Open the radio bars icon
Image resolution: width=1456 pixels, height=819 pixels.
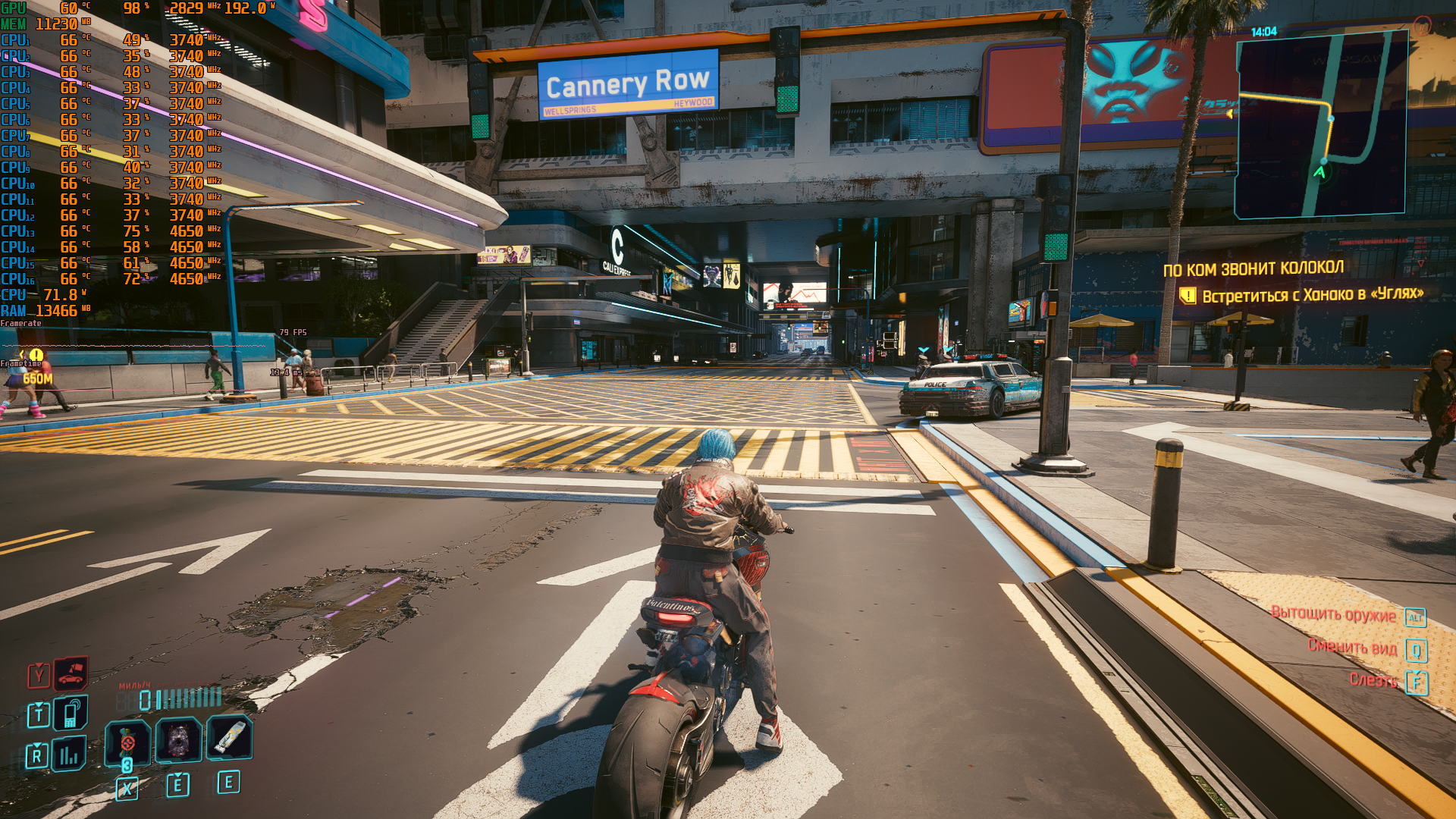[69, 755]
